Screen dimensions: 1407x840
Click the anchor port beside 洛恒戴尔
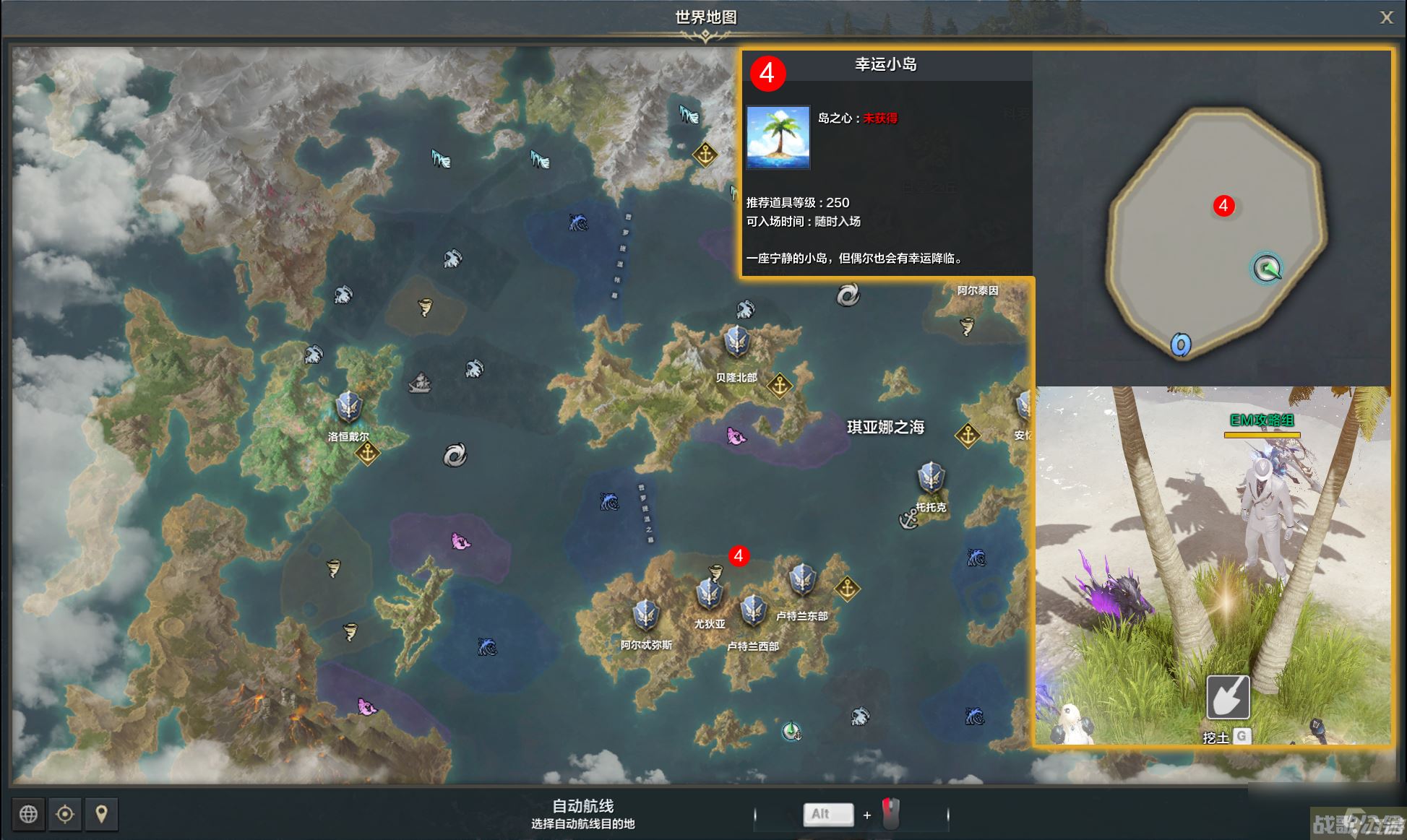coord(368,454)
